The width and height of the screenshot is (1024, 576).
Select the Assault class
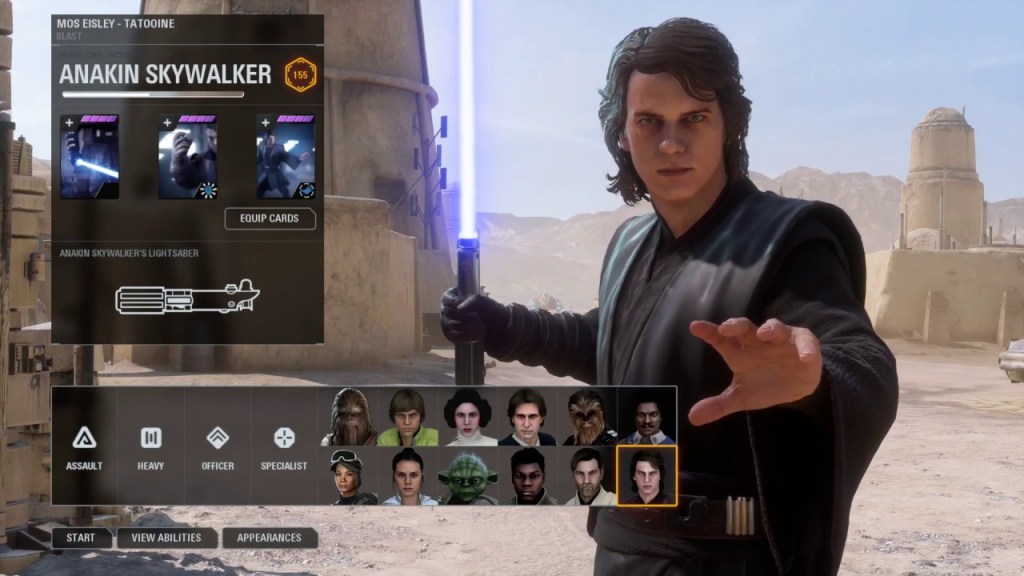coord(84,446)
